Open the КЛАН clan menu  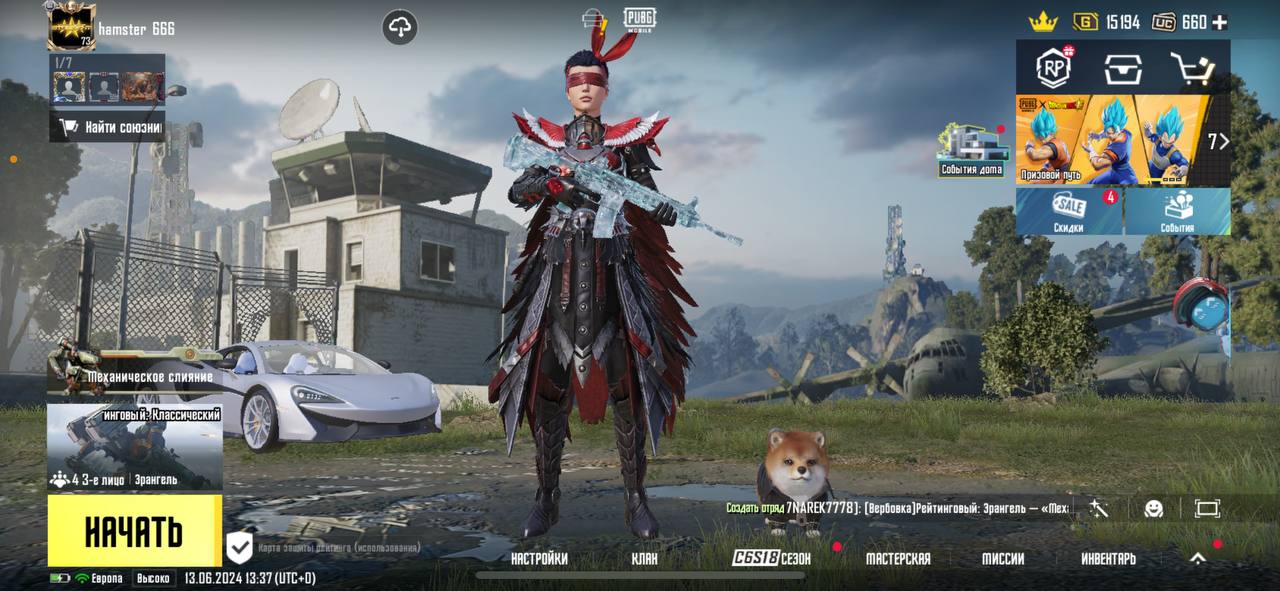click(x=645, y=559)
